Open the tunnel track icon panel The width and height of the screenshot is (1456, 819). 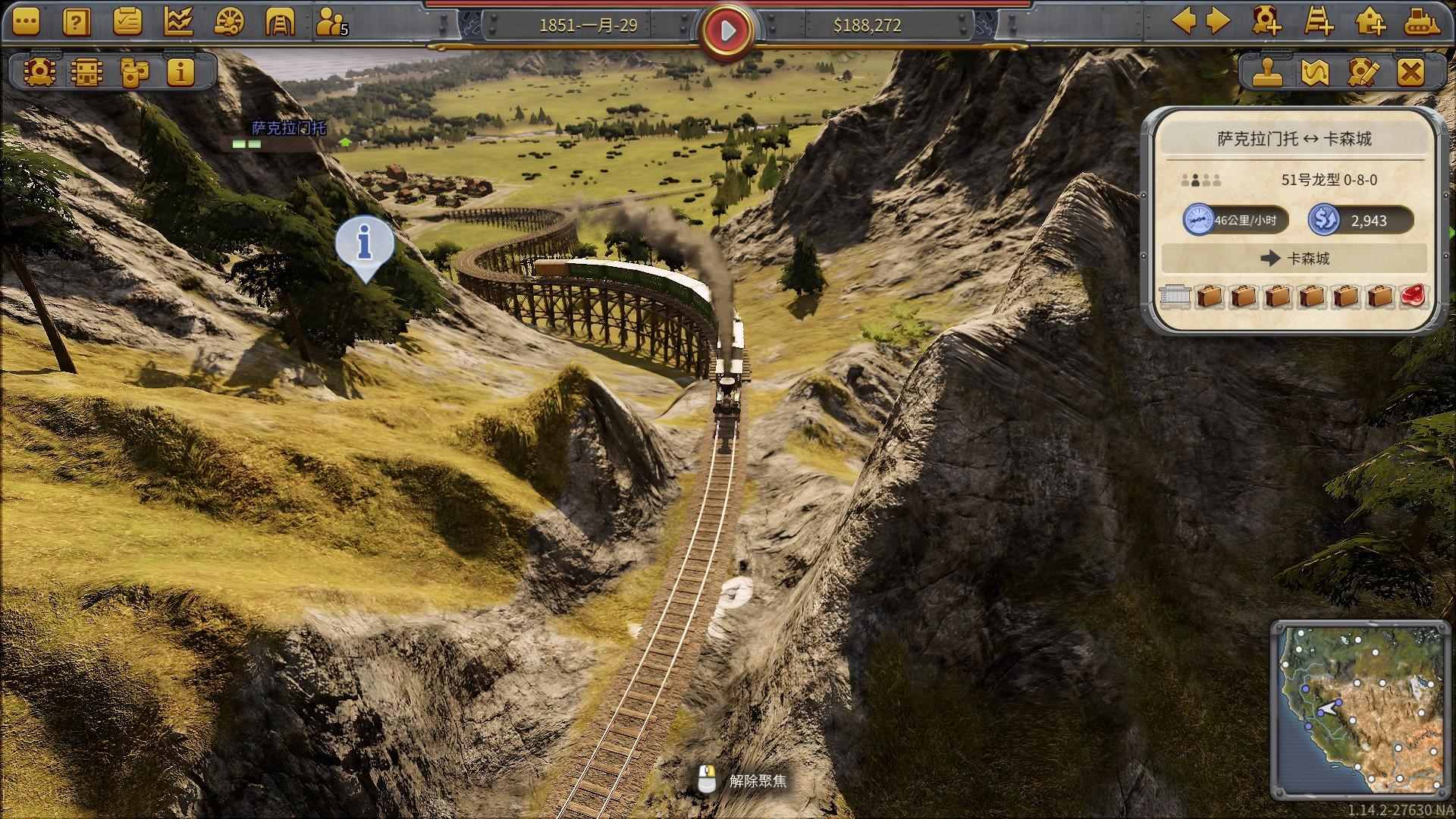click(x=280, y=23)
